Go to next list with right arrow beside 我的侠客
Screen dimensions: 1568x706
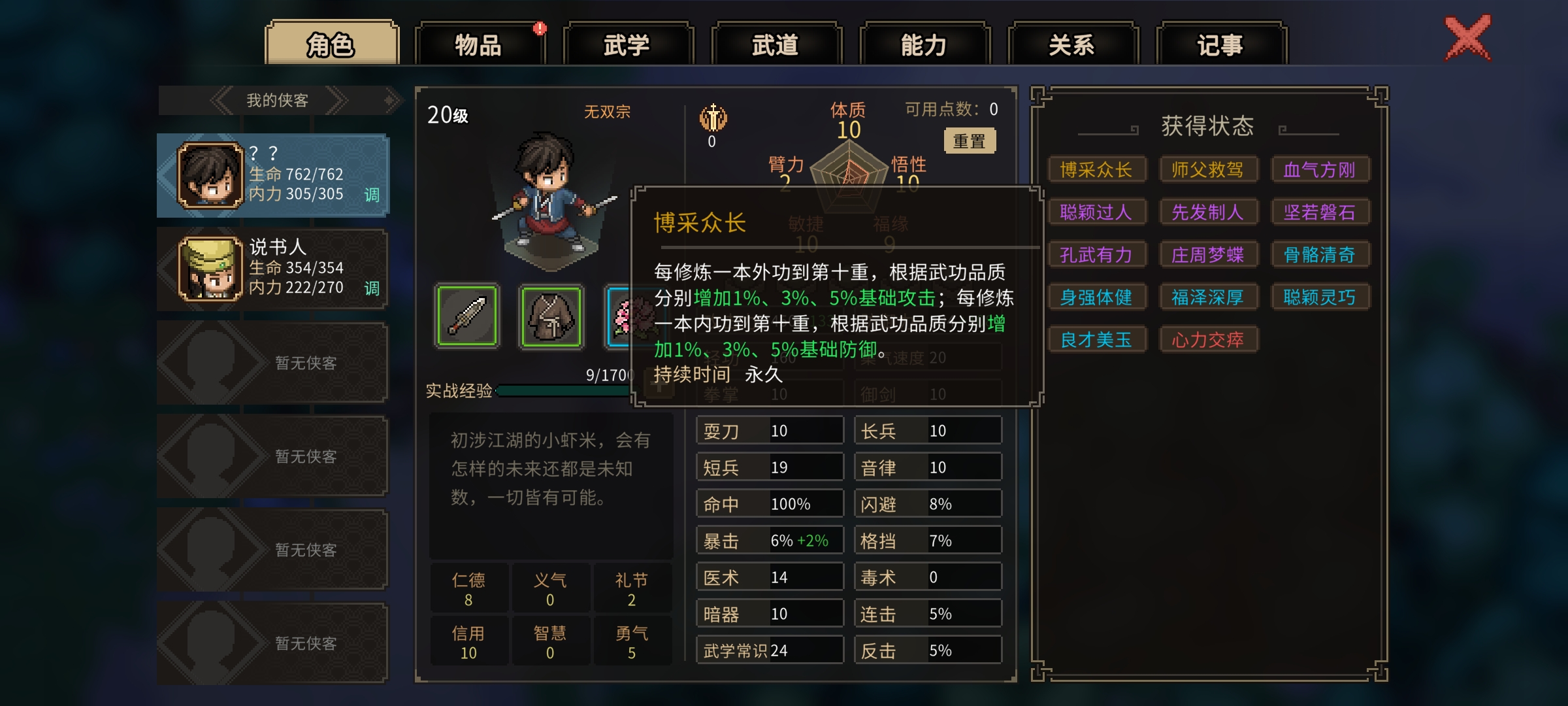[338, 101]
